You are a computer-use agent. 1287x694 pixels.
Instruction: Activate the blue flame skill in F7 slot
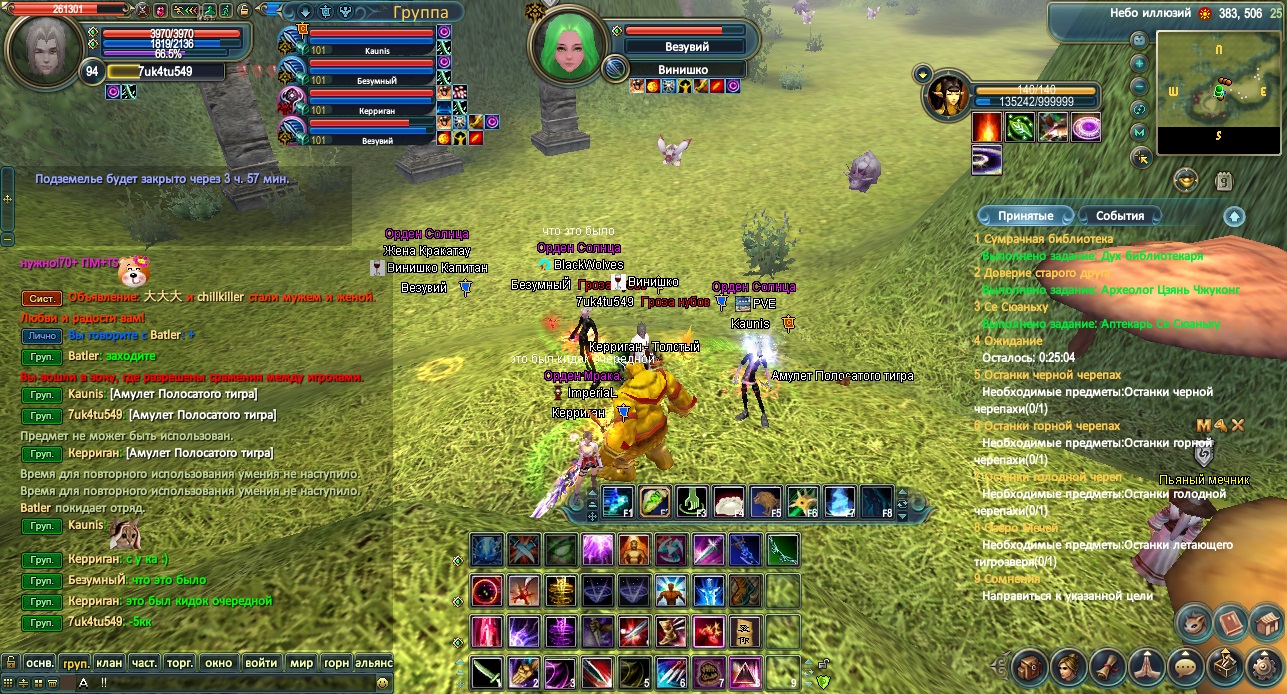tap(840, 501)
